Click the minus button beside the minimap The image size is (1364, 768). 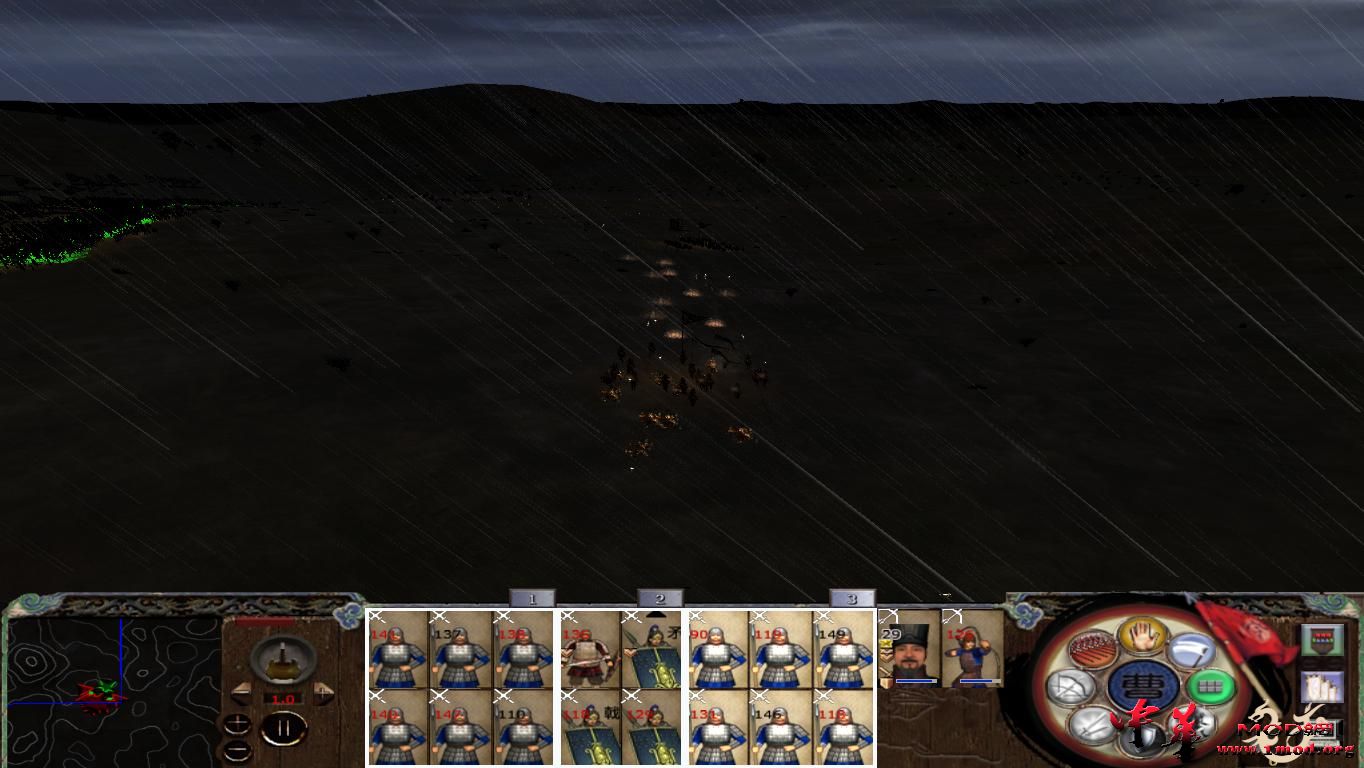pos(237,750)
